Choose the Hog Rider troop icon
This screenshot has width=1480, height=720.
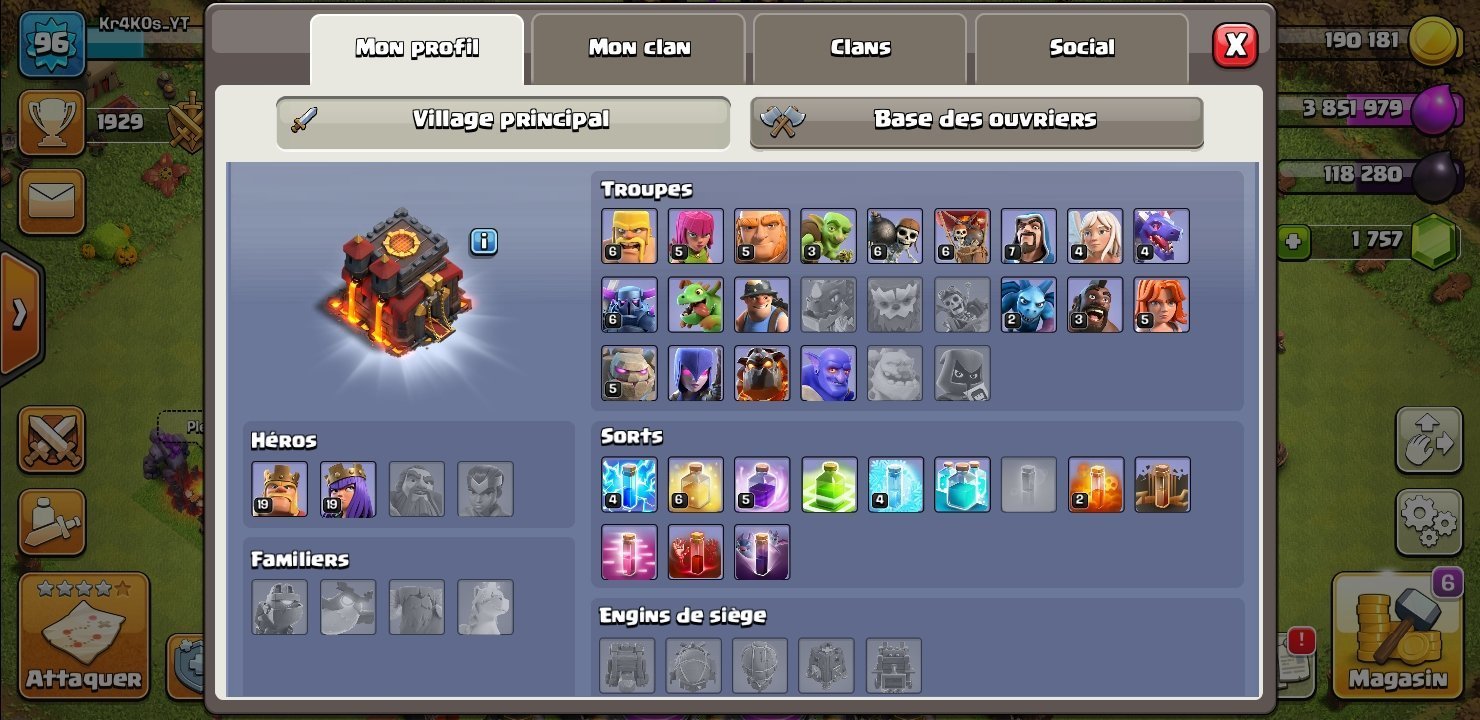(1096, 305)
